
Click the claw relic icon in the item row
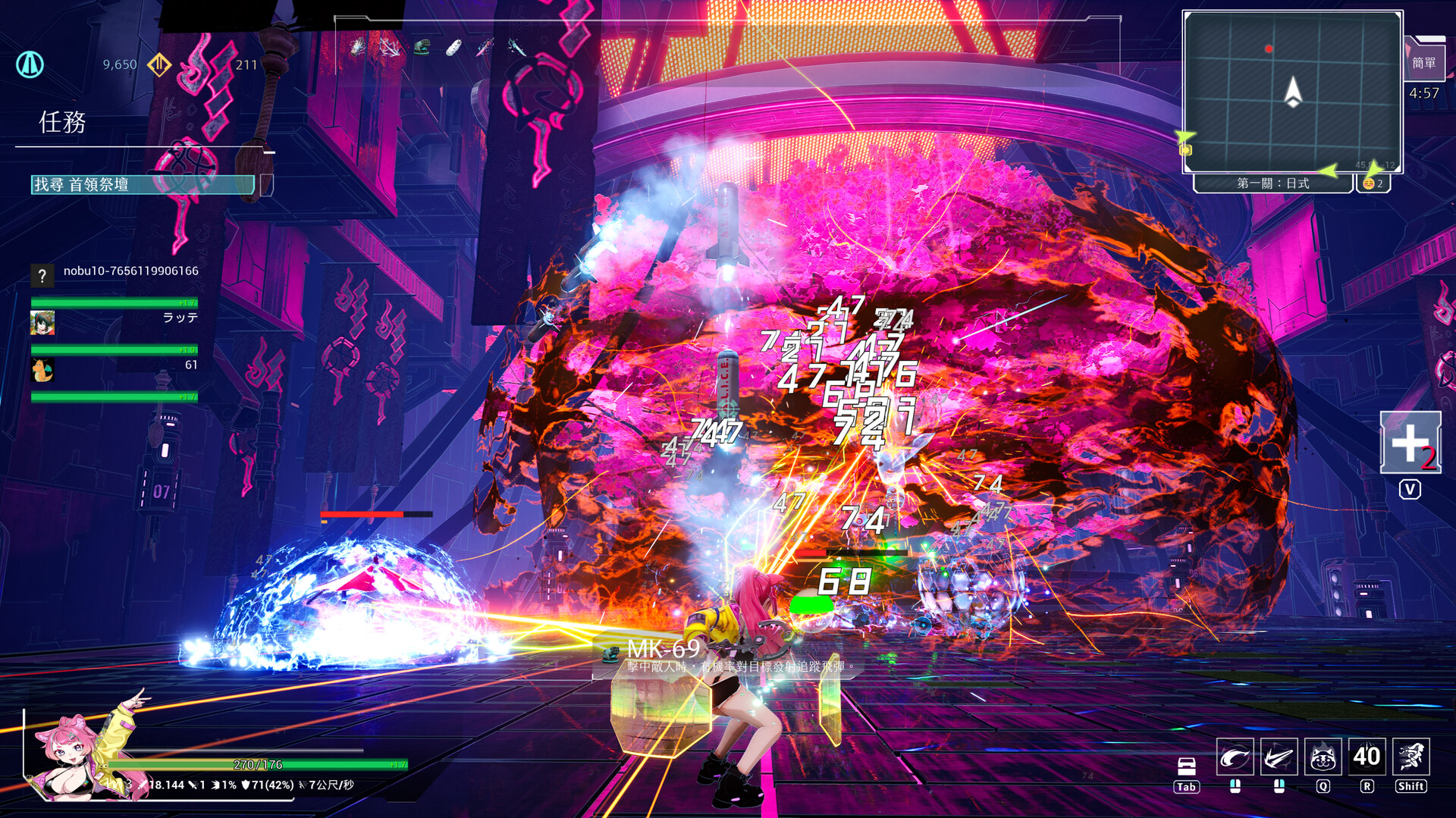357,47
